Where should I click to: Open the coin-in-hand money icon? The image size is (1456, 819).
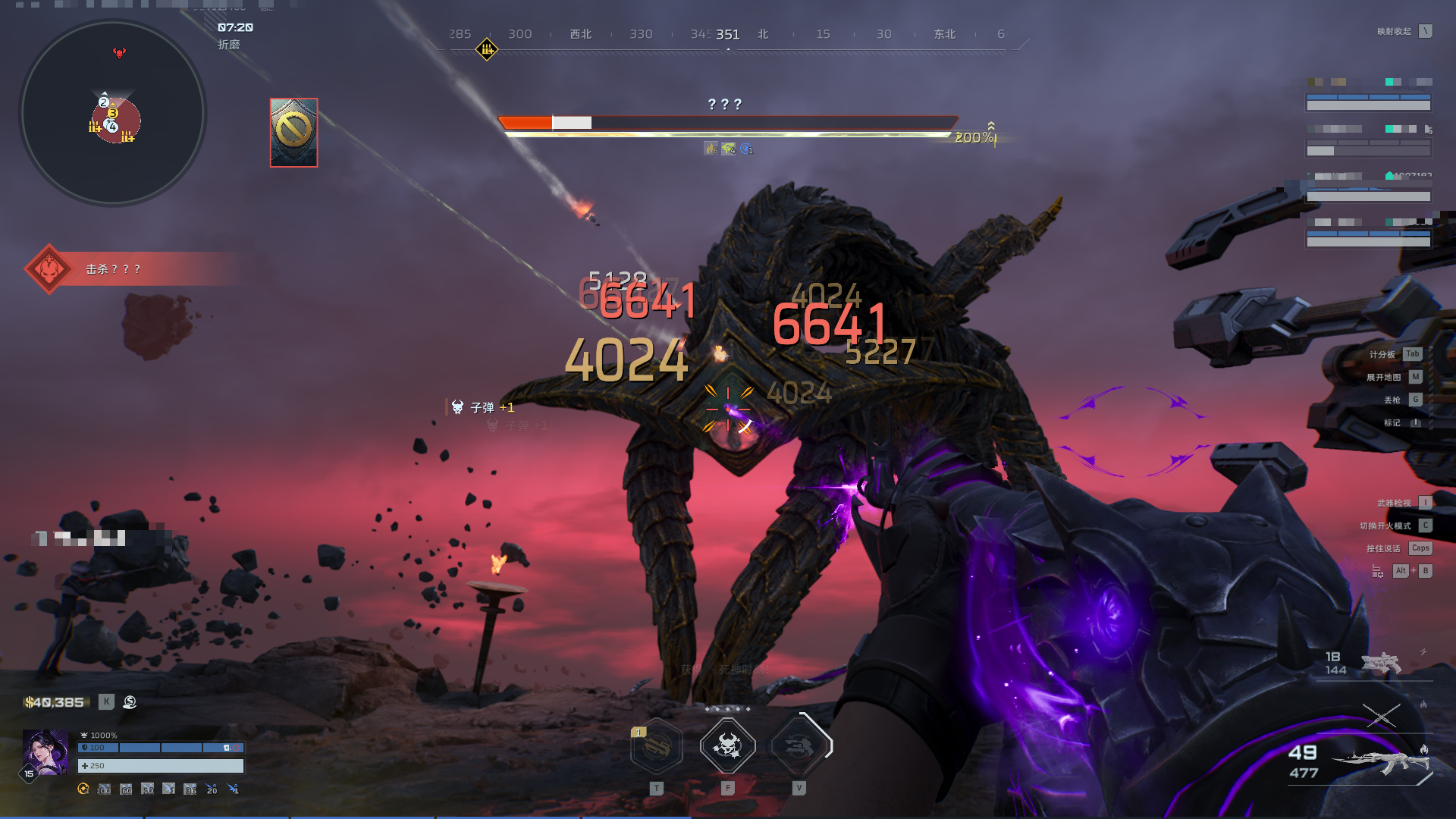point(130,702)
